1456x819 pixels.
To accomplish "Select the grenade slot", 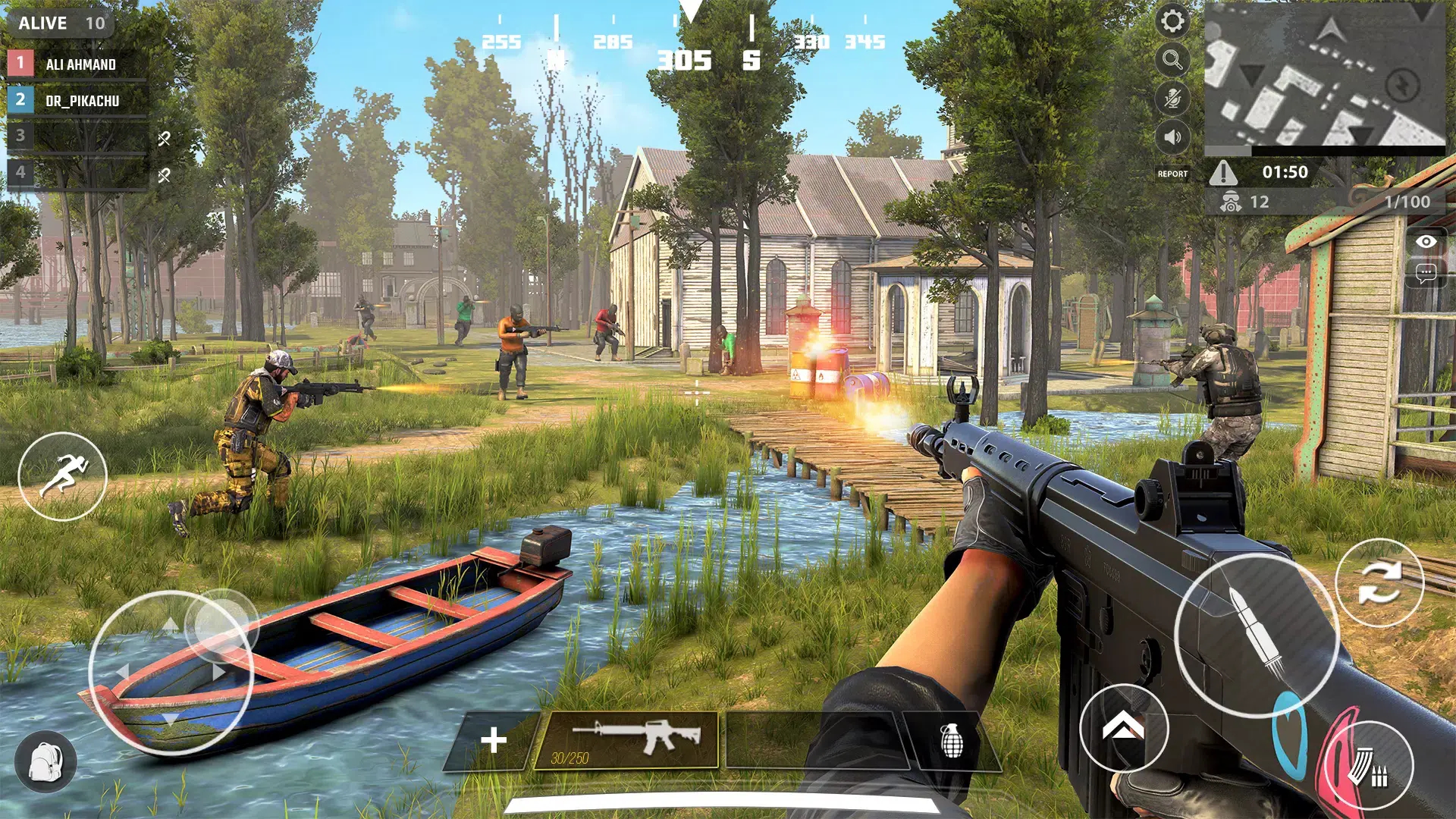I will pyautogui.click(x=952, y=740).
